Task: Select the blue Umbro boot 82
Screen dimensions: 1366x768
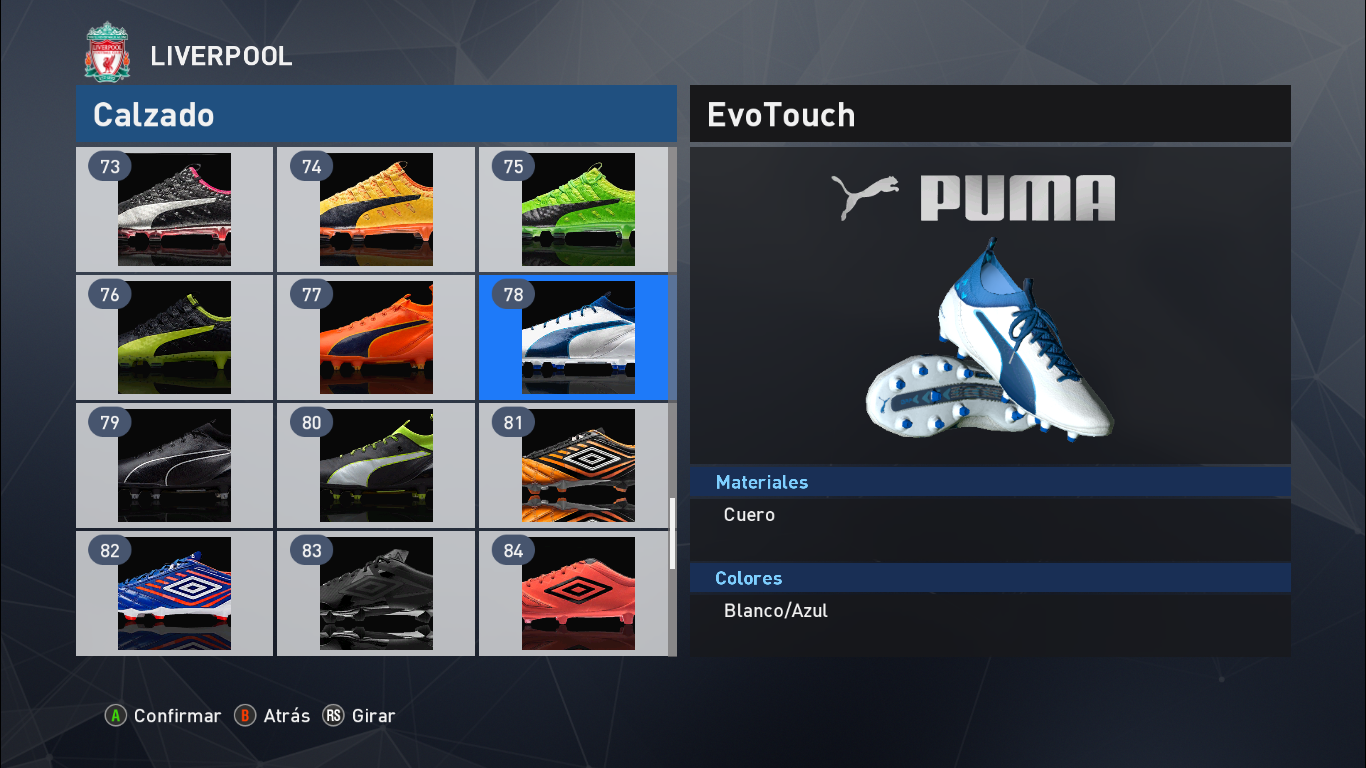Action: [174, 594]
